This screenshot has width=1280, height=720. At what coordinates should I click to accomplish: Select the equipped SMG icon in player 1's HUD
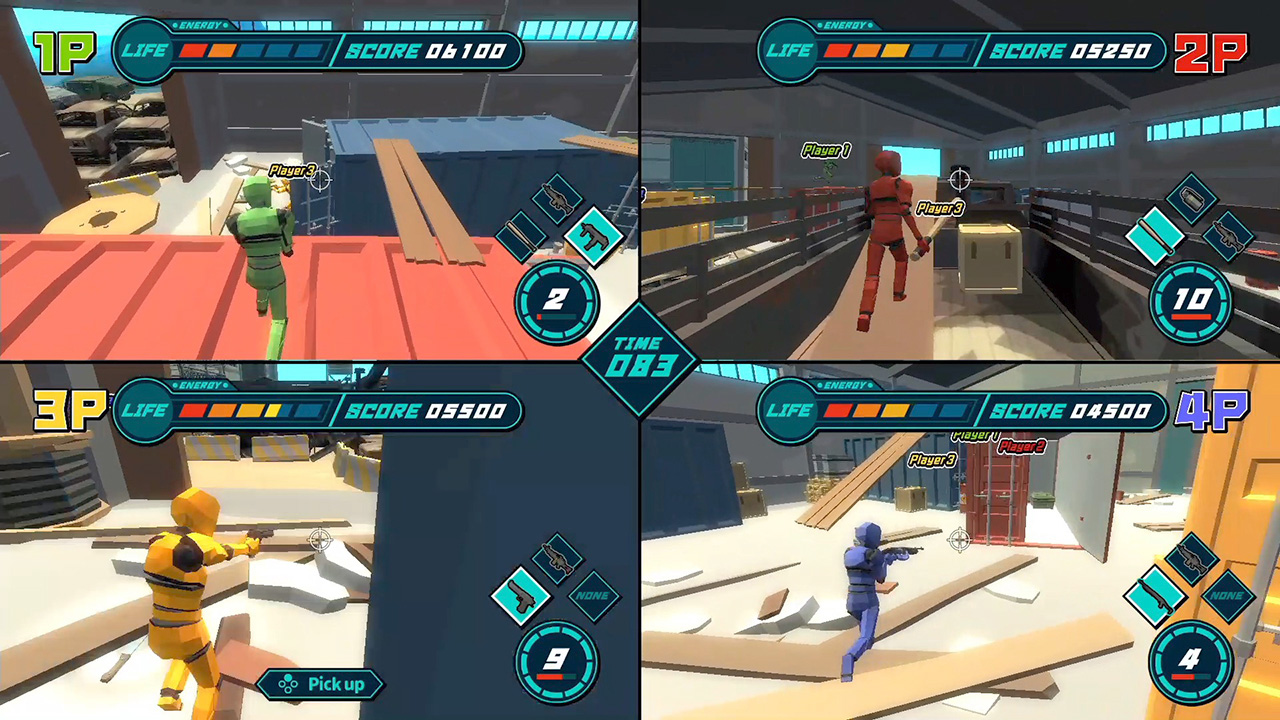coord(596,237)
